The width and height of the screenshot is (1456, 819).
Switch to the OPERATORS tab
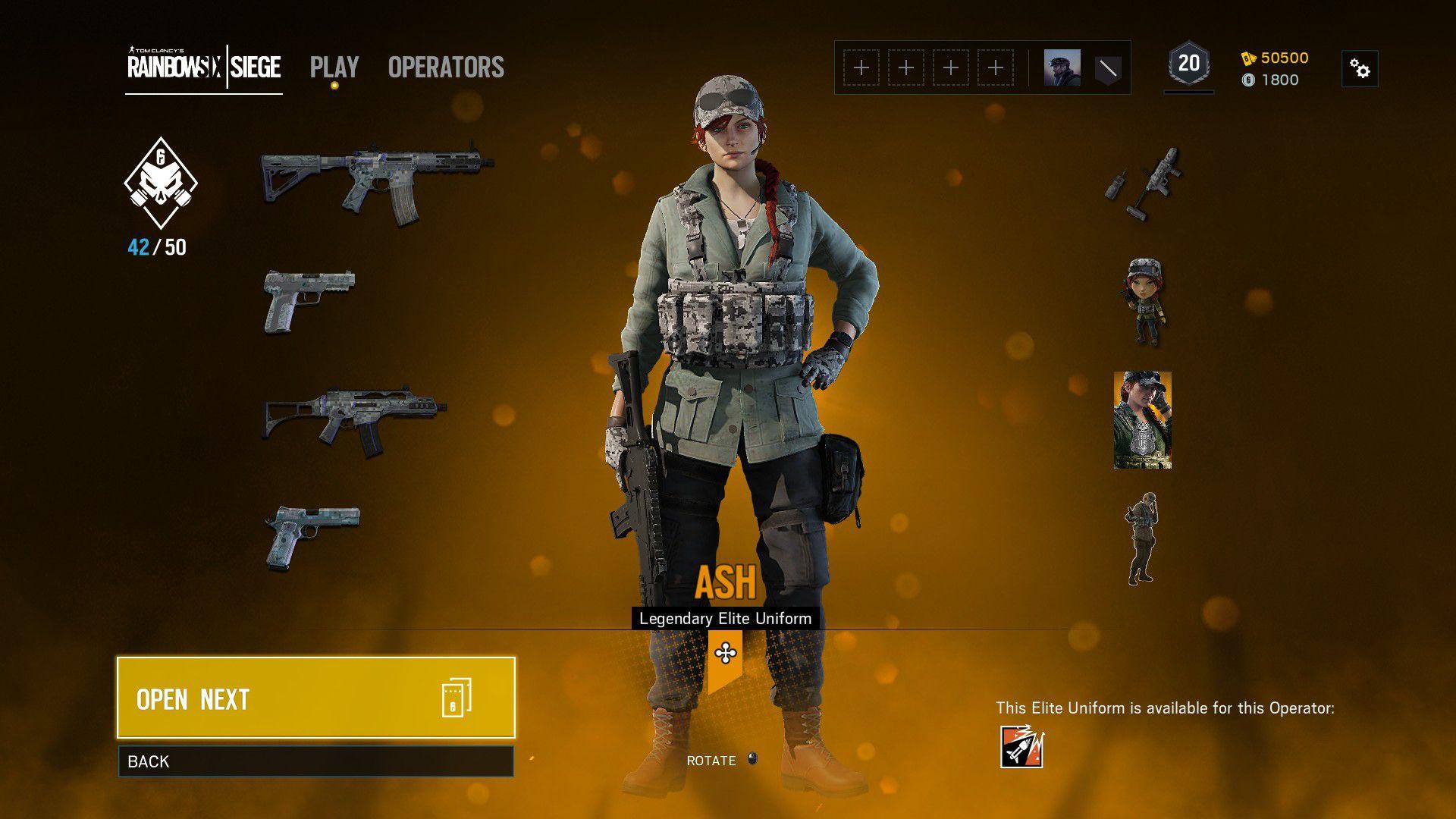point(446,67)
